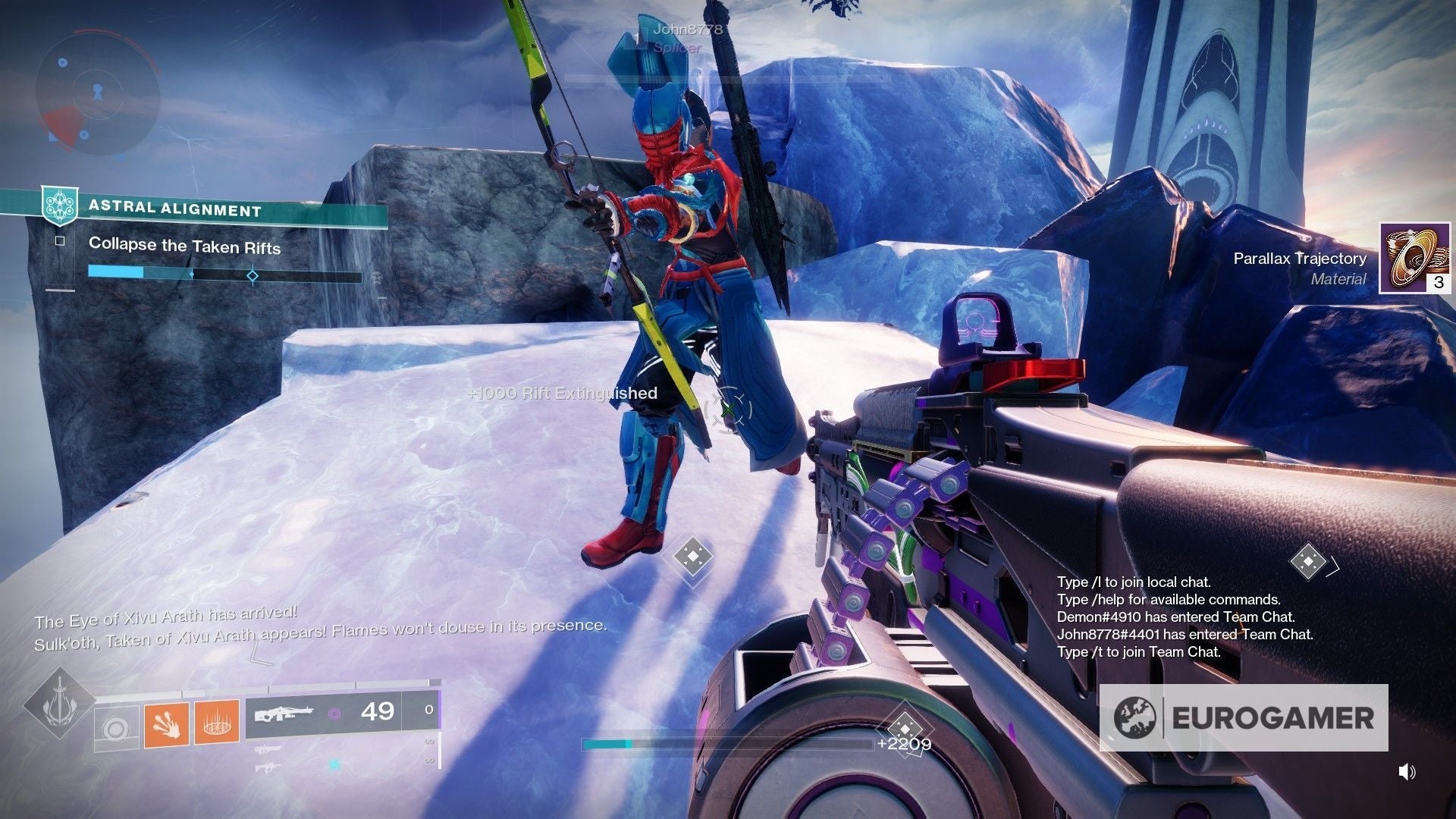Select the equipped machine gun weapon icon
Screen dimensions: 1456x819
click(285, 714)
